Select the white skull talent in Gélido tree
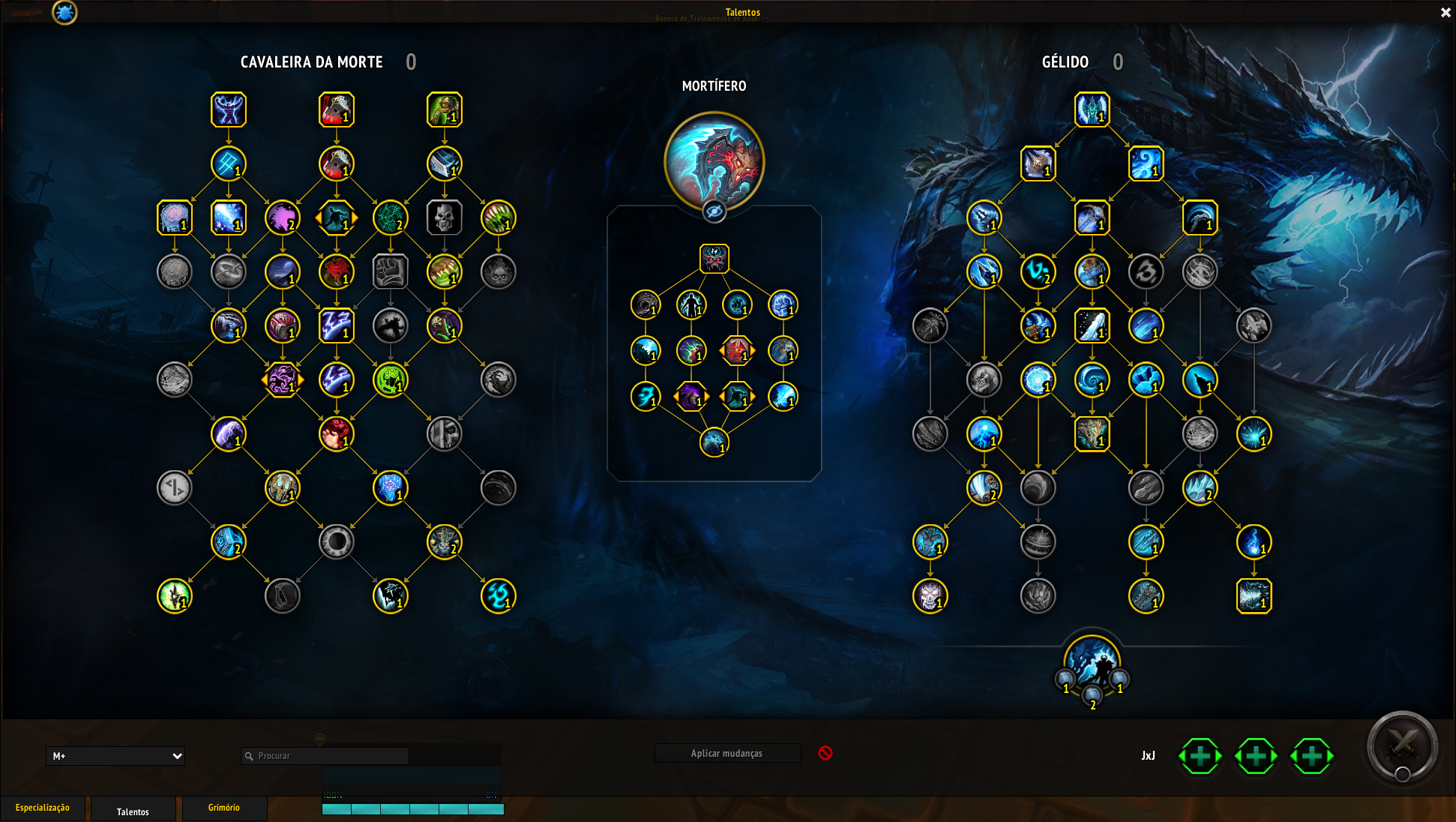This screenshot has width=1456, height=822. 930,596
